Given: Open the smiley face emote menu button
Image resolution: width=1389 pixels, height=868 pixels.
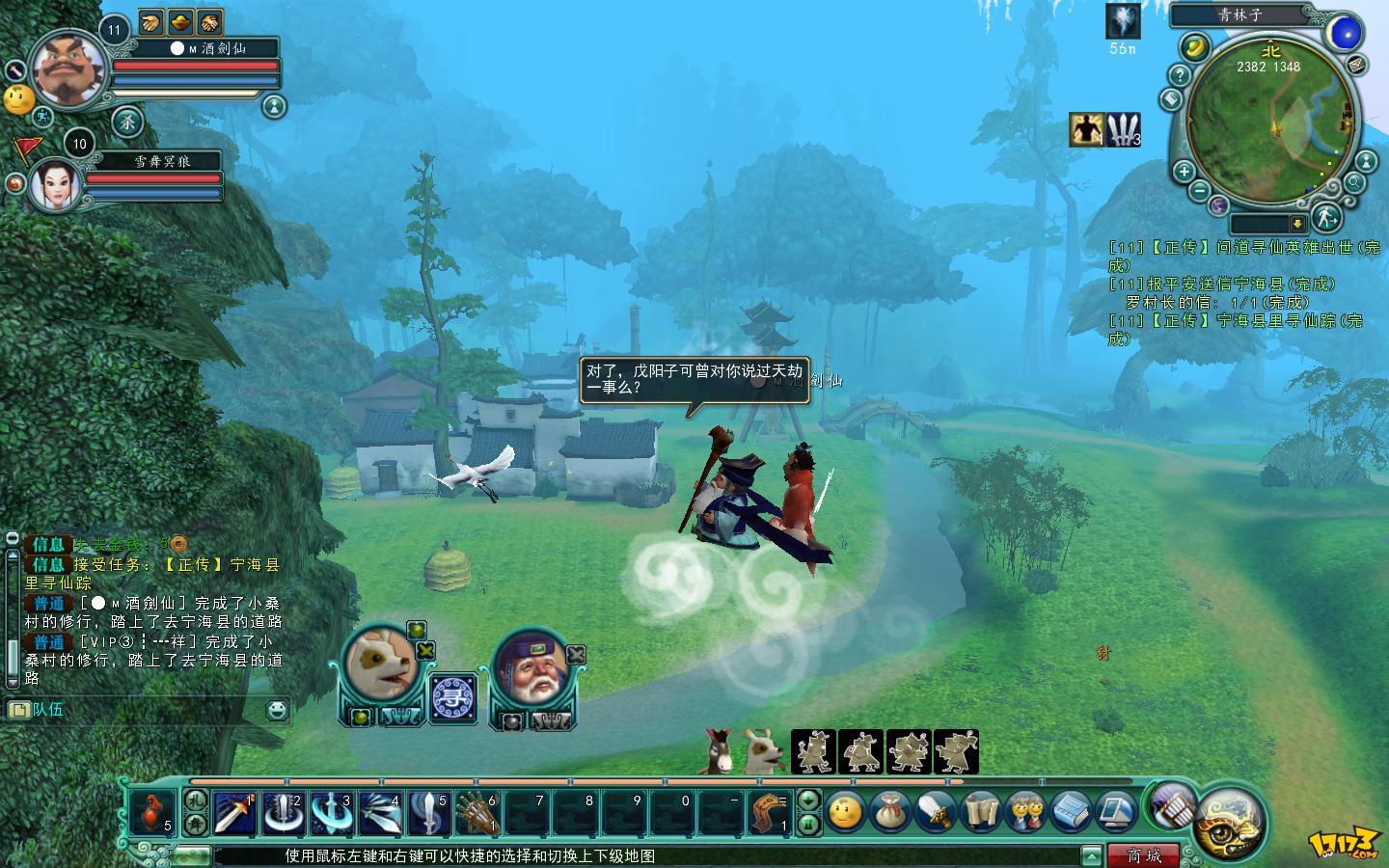Looking at the screenshot, I should [846, 812].
